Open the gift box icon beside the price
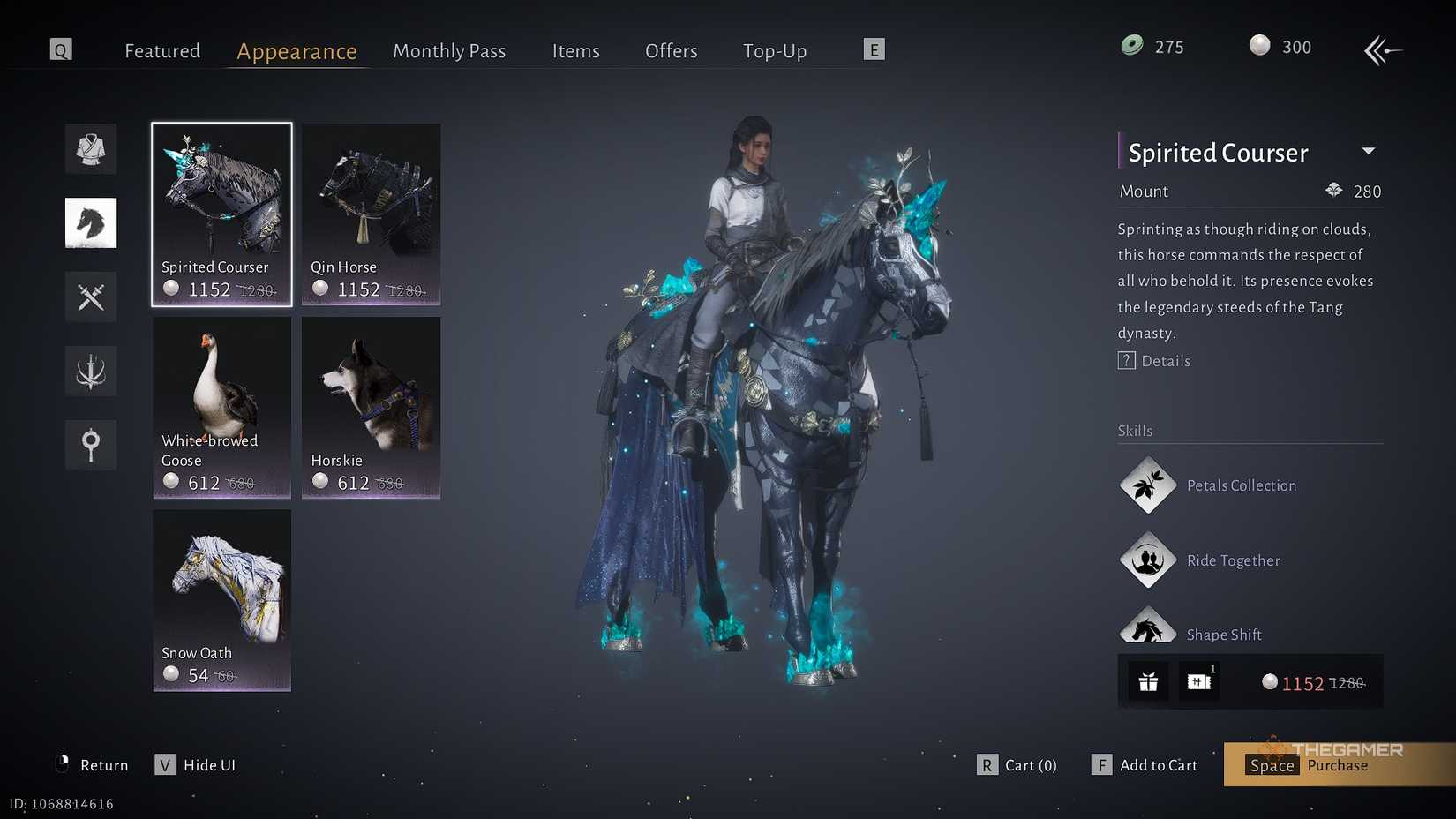 [1146, 681]
